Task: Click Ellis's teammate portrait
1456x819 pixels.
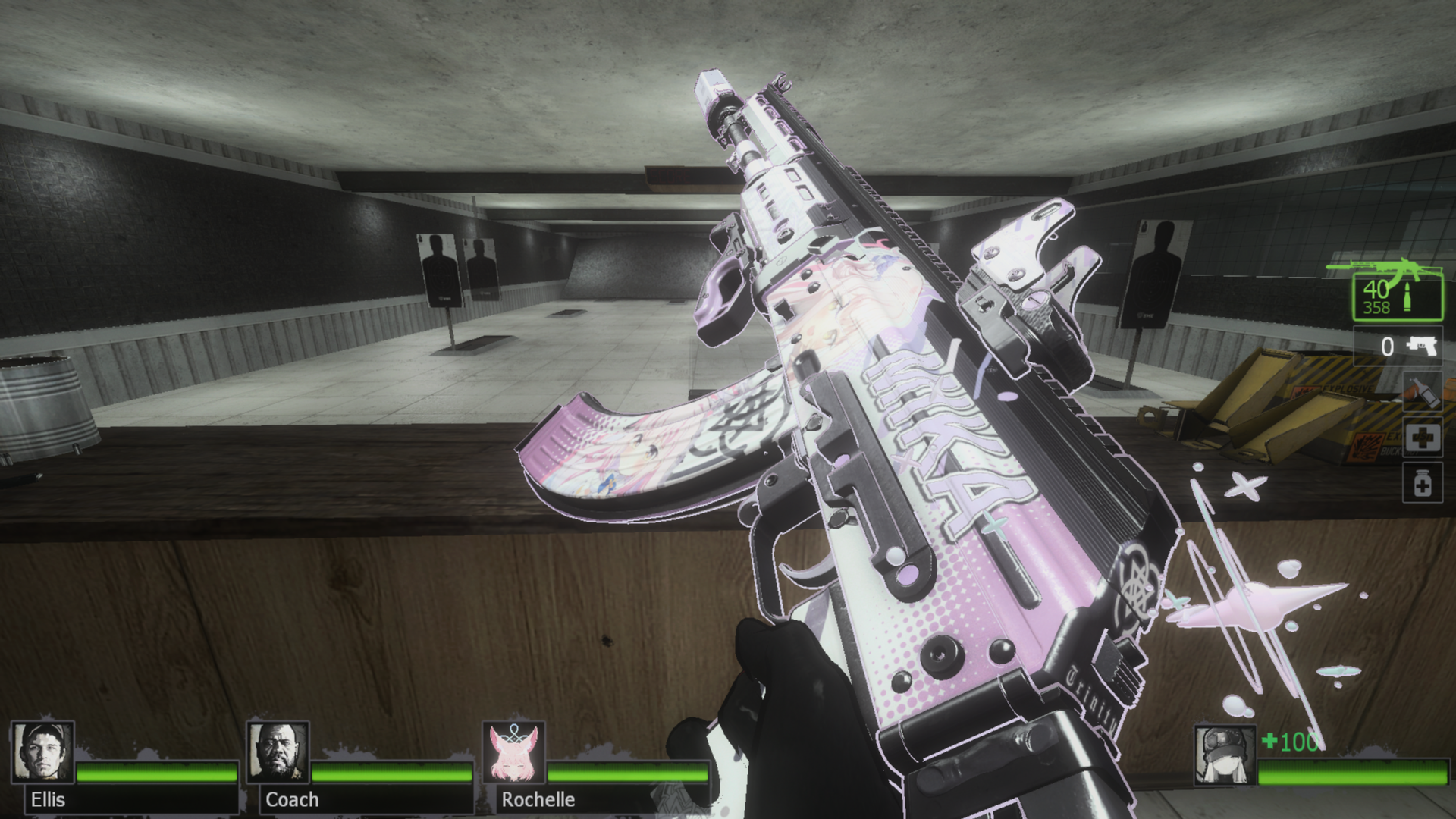Action: pyautogui.click(x=42, y=752)
